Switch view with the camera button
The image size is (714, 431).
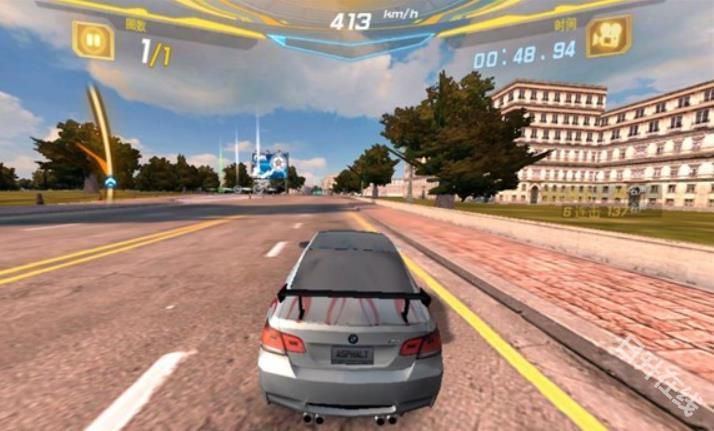[607, 37]
